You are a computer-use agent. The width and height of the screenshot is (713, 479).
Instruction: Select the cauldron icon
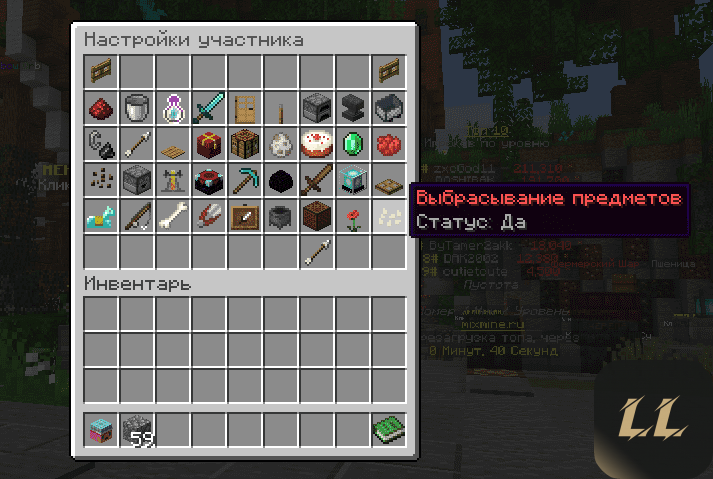280,215
